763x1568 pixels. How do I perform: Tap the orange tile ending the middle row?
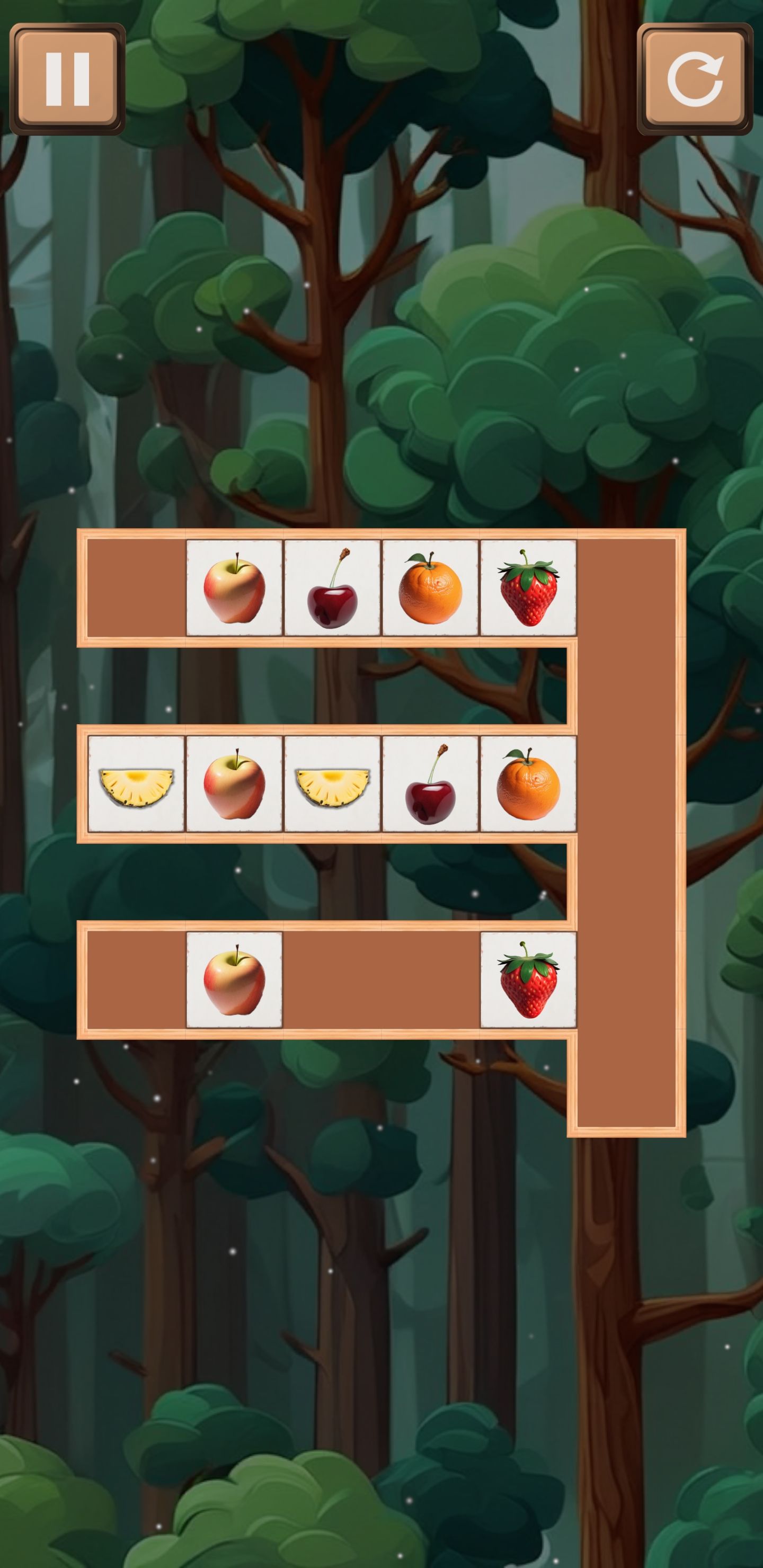coord(528,783)
